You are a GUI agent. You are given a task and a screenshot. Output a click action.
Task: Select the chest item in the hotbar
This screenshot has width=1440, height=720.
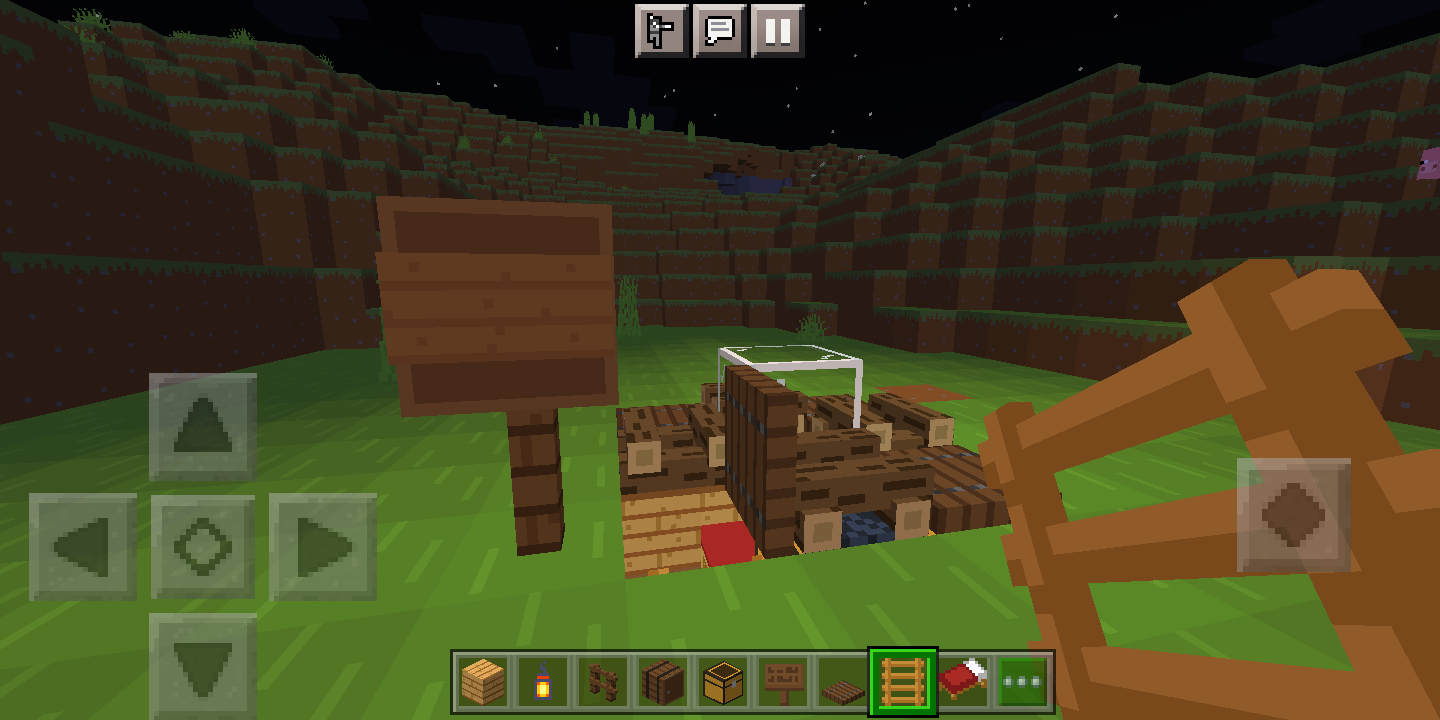(x=721, y=680)
